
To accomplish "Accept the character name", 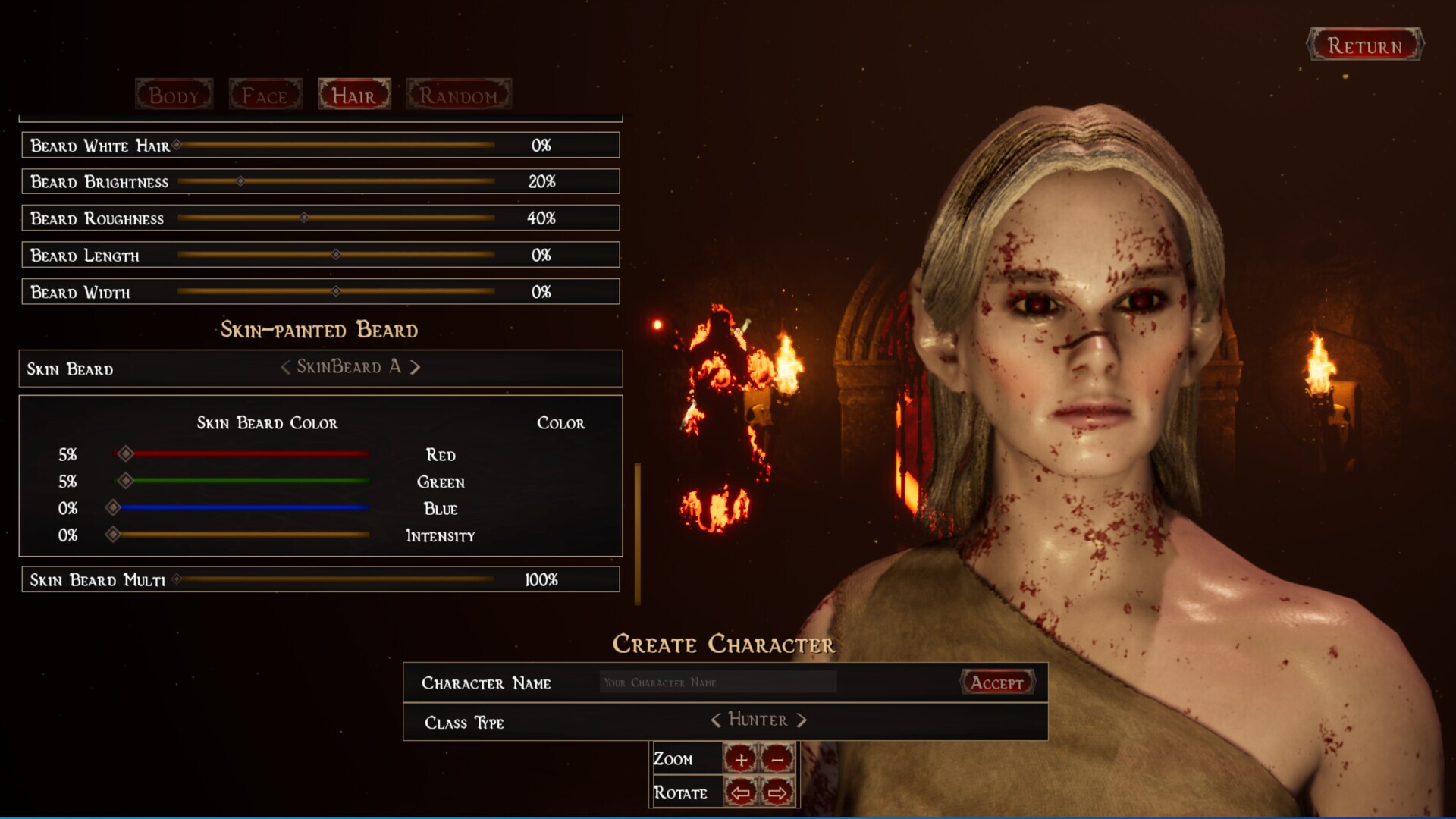I will tap(996, 682).
